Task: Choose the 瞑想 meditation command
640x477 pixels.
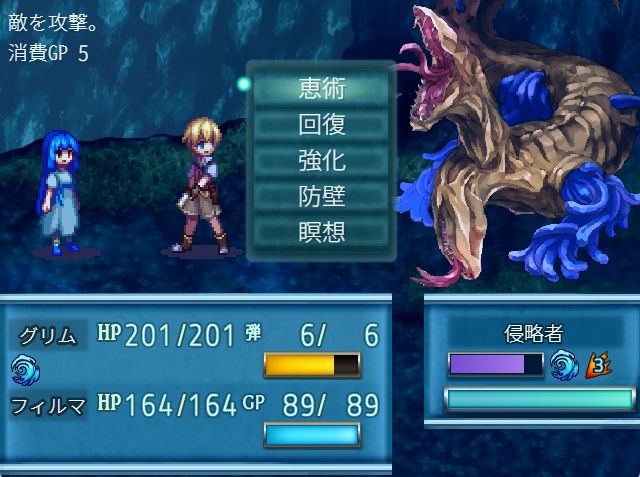Action: point(321,232)
